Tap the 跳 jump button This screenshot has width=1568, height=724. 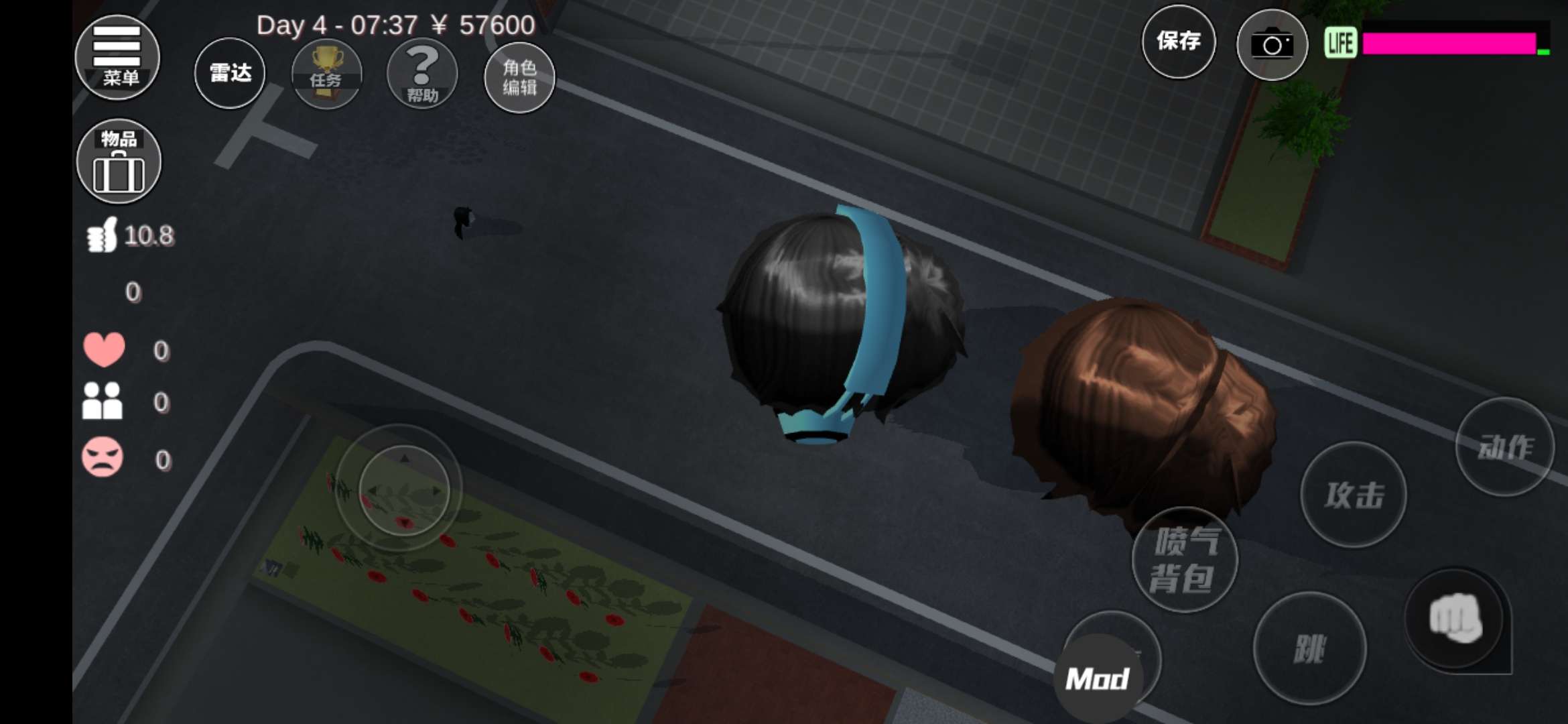click(1309, 648)
